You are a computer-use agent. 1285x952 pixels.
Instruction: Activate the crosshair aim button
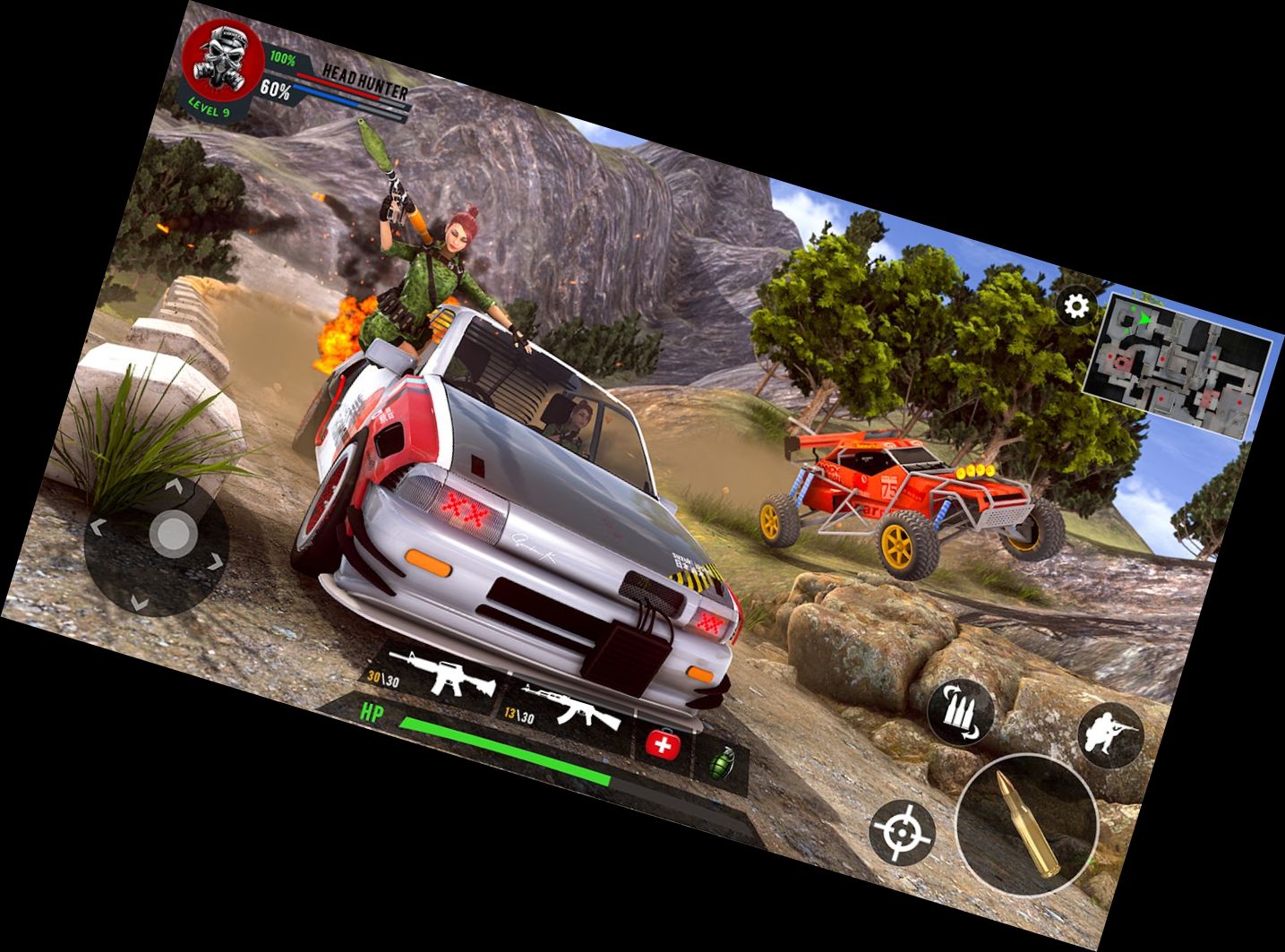(902, 833)
